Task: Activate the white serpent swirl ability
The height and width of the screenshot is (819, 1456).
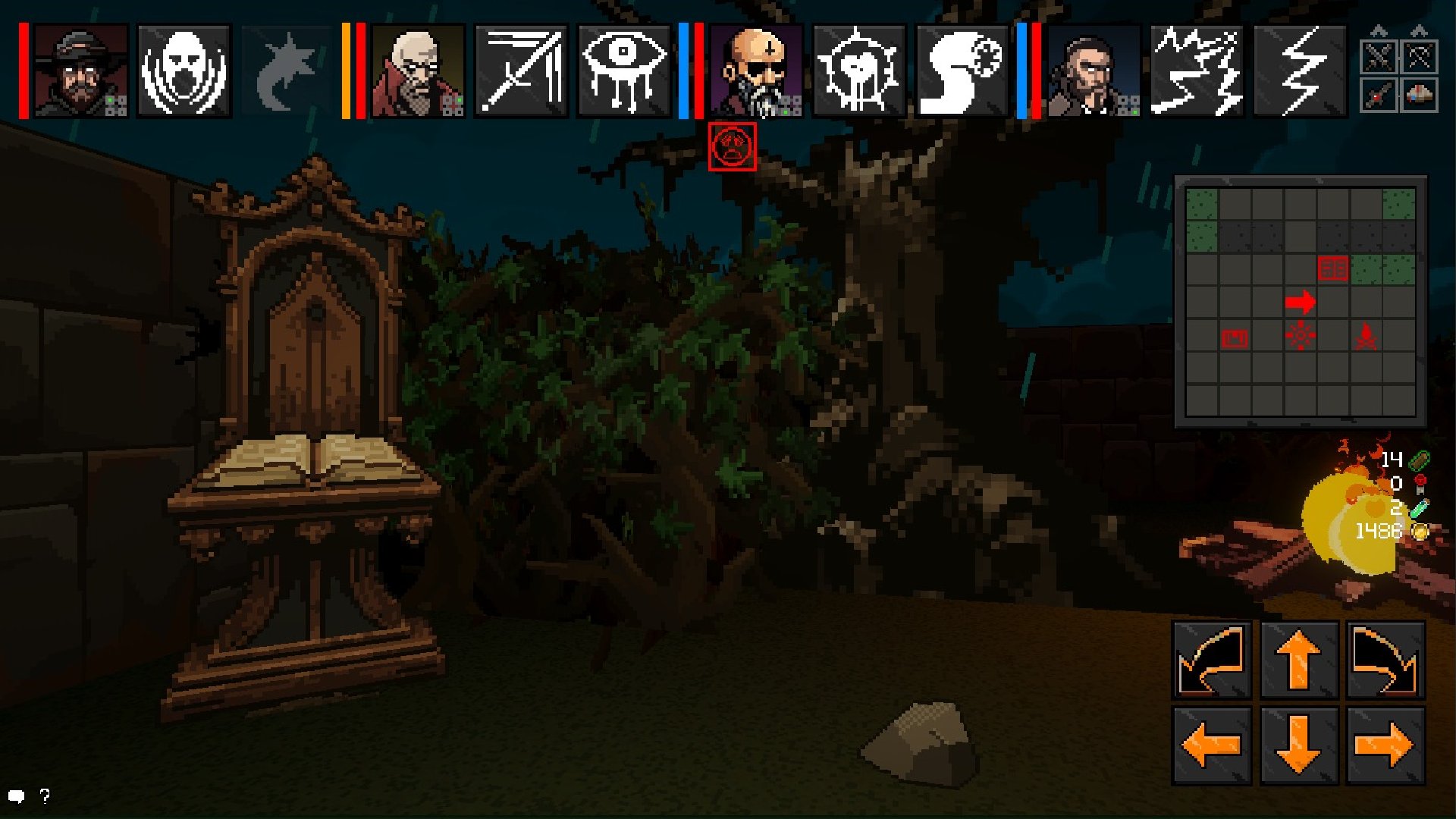Action: pyautogui.click(x=962, y=71)
